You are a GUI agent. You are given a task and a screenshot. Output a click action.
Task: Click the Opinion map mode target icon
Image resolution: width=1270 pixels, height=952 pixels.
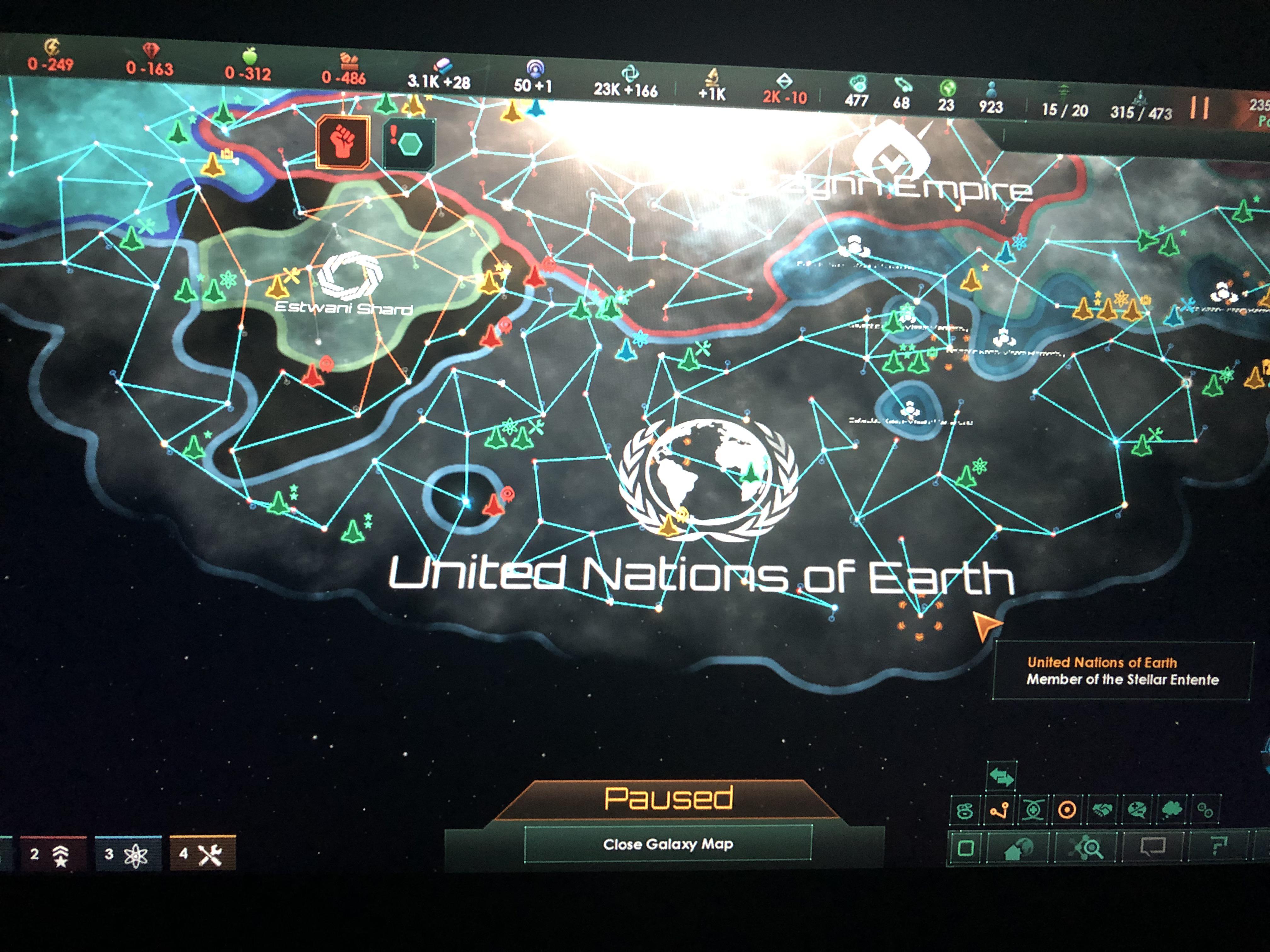pyautogui.click(x=1067, y=810)
